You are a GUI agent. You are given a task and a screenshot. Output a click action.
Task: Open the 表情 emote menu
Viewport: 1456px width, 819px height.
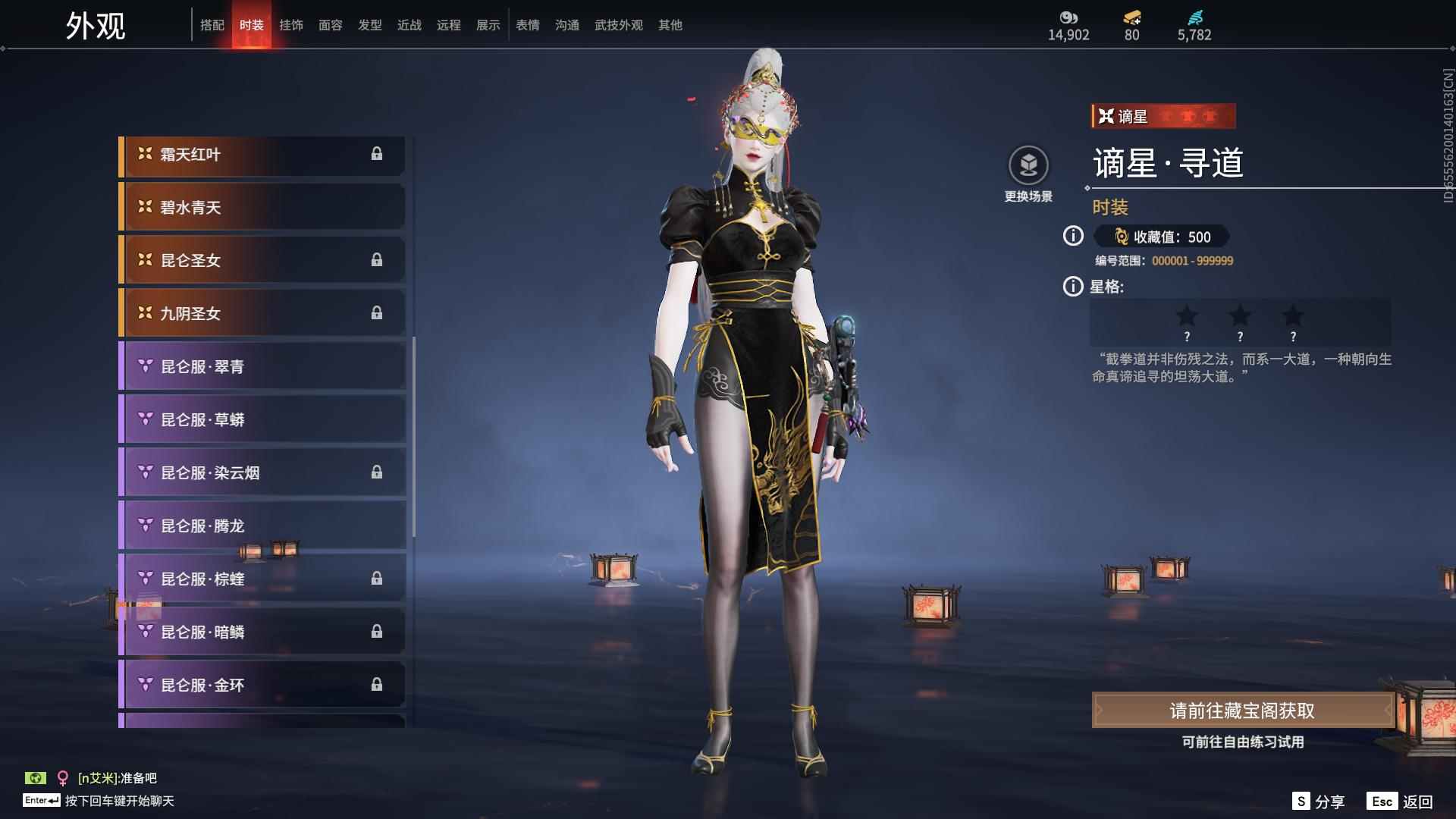click(528, 24)
